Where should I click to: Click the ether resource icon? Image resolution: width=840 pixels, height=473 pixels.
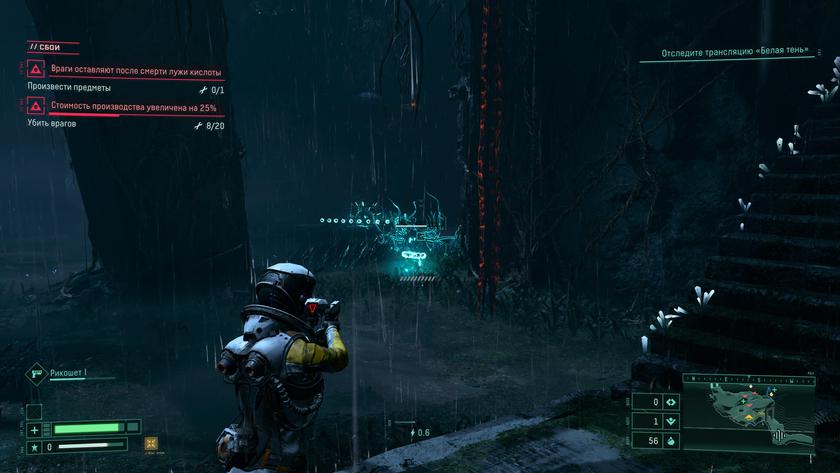point(671,401)
